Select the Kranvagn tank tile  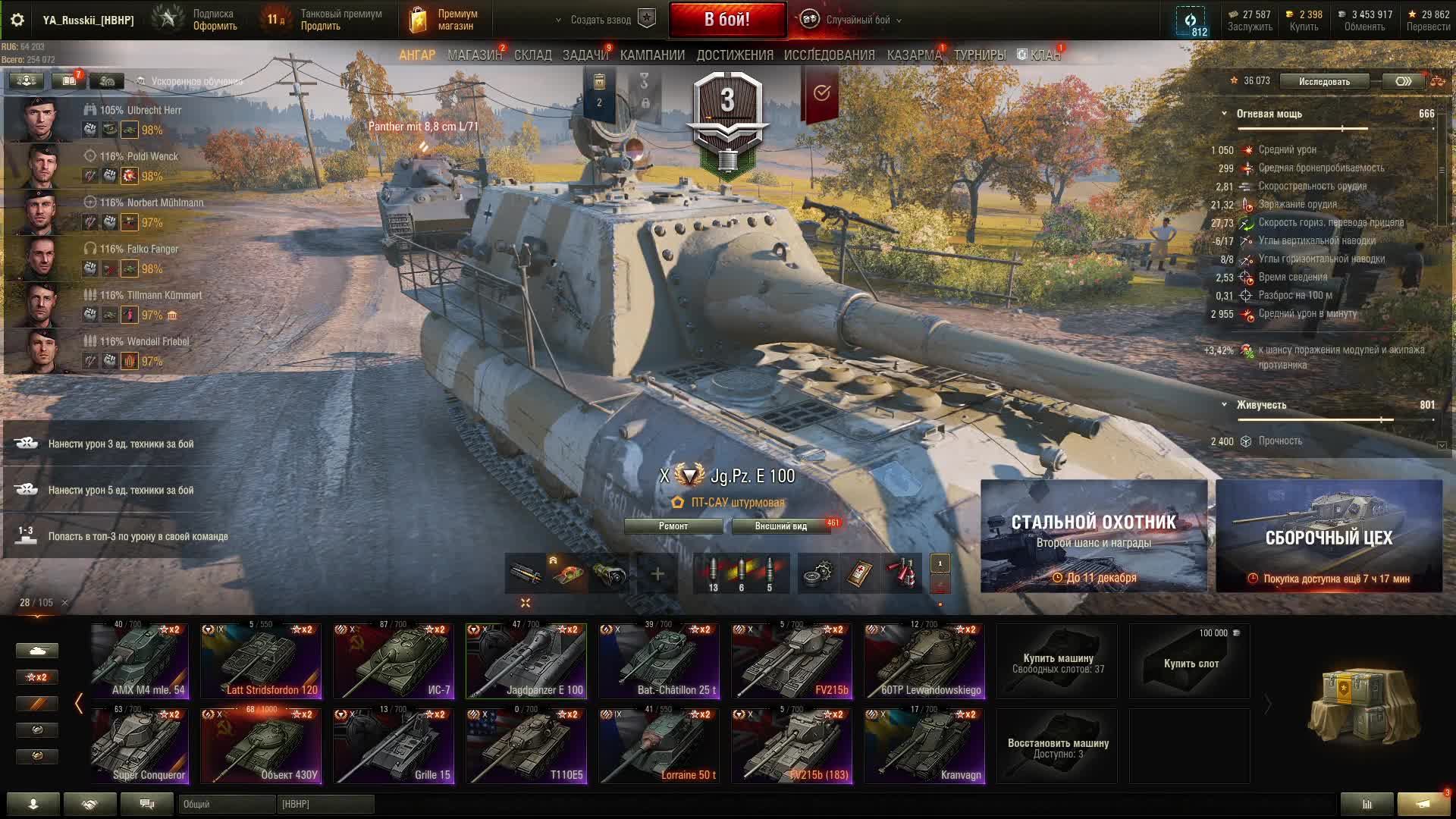[x=924, y=745]
